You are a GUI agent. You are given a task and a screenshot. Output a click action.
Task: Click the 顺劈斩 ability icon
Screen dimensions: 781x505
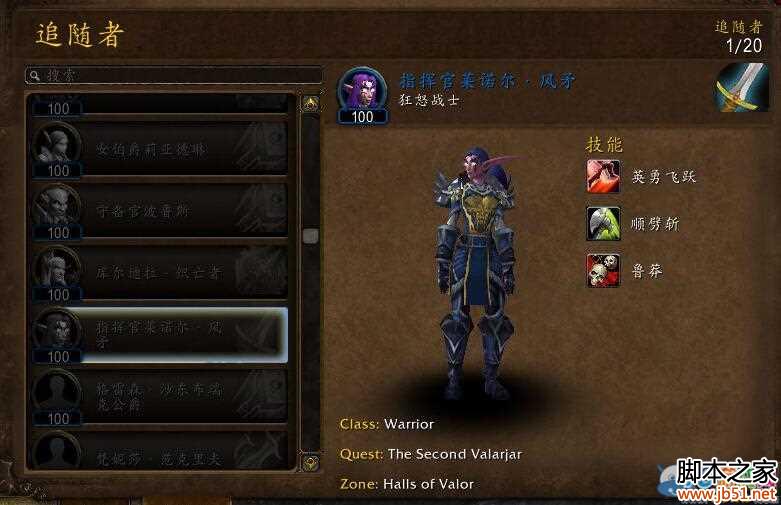603,224
